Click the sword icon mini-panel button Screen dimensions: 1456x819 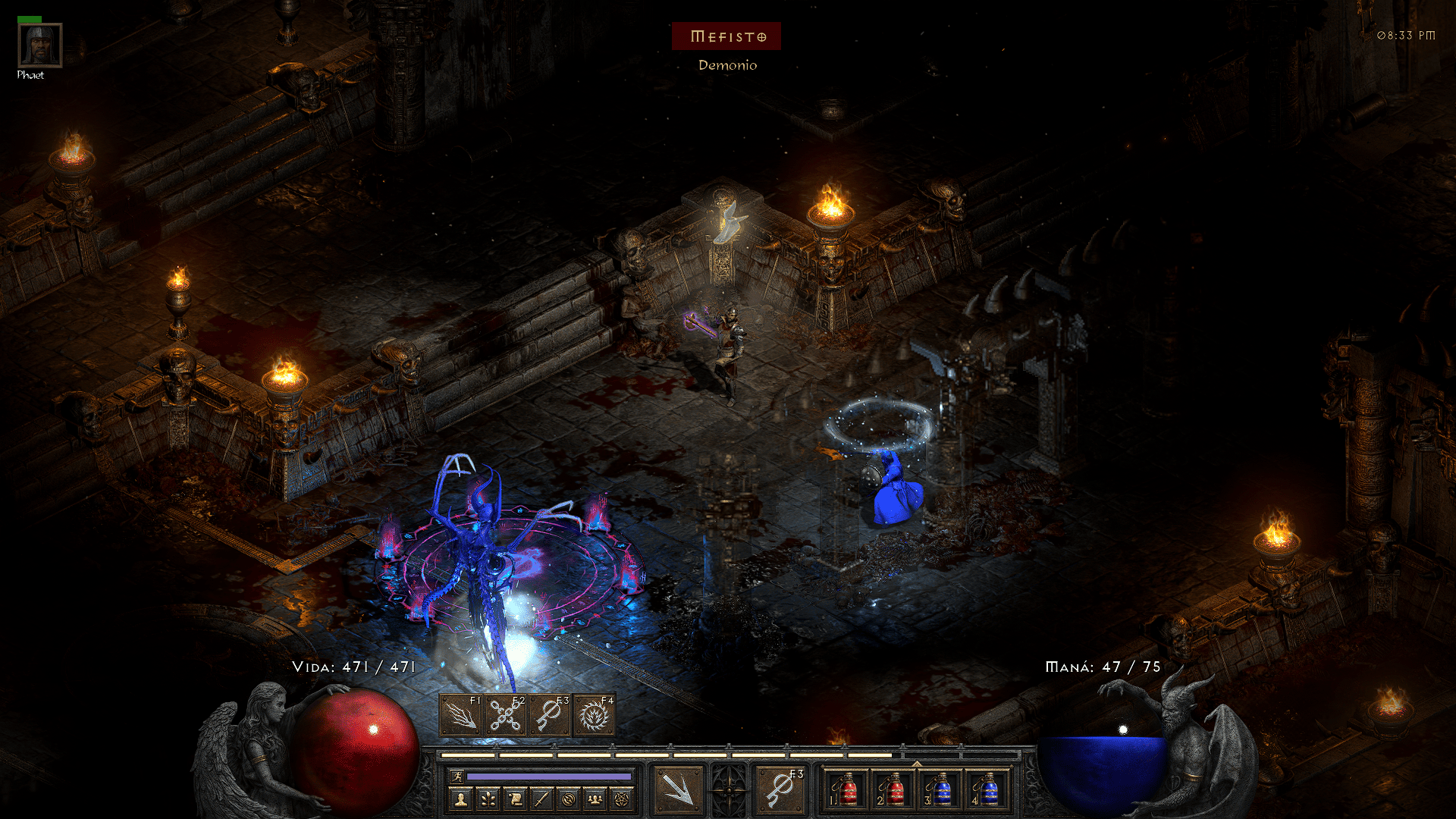pos(541,799)
